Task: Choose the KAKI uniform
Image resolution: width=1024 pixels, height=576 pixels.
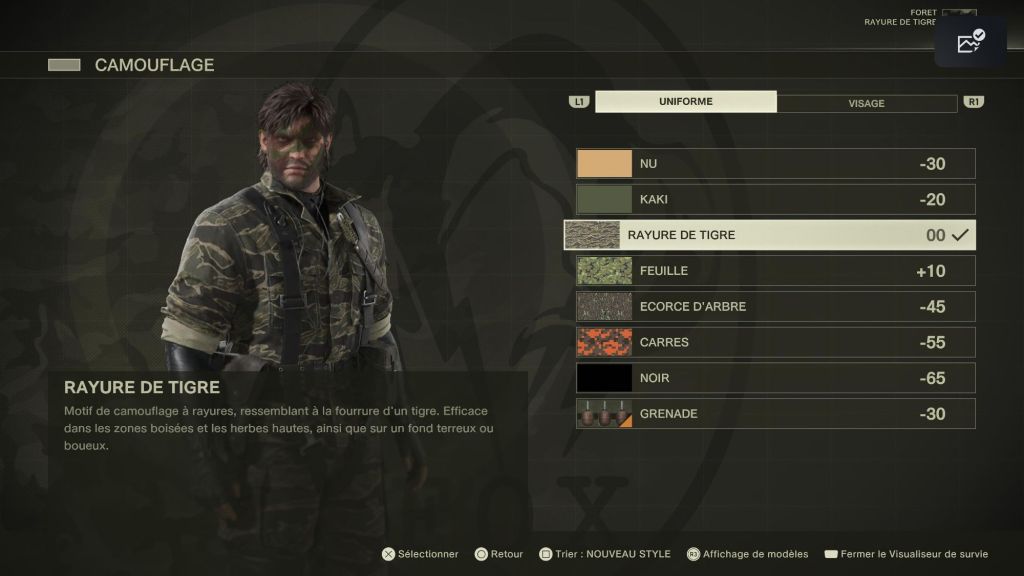Action: pos(775,199)
